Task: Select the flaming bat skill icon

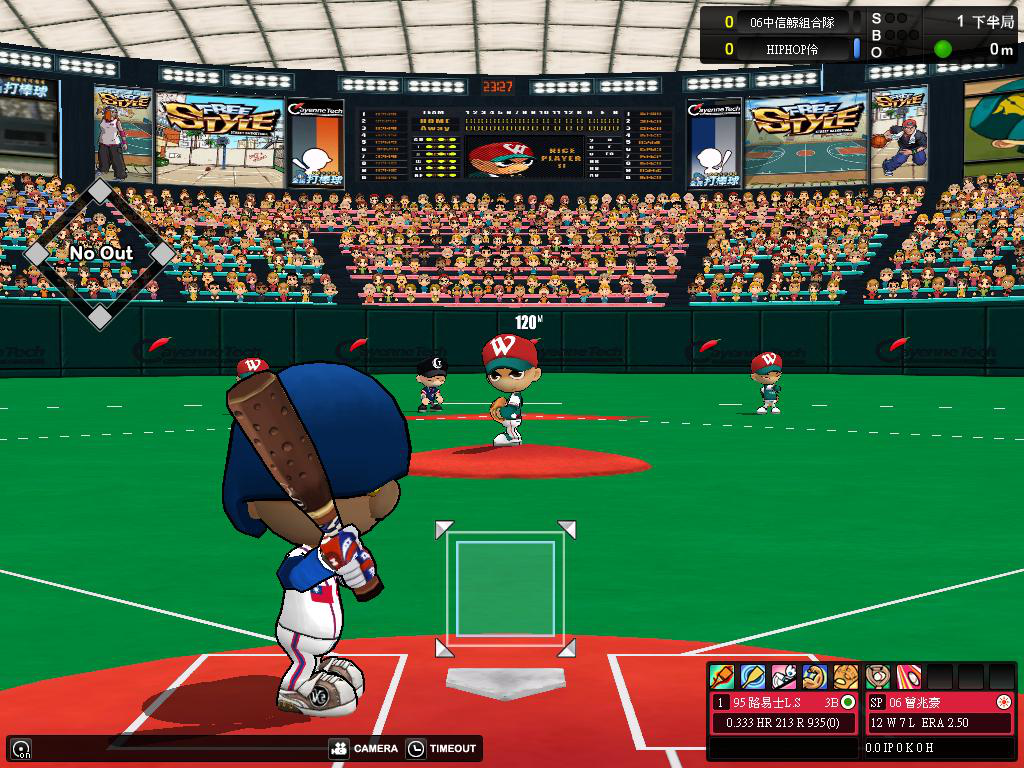Action: click(x=722, y=677)
